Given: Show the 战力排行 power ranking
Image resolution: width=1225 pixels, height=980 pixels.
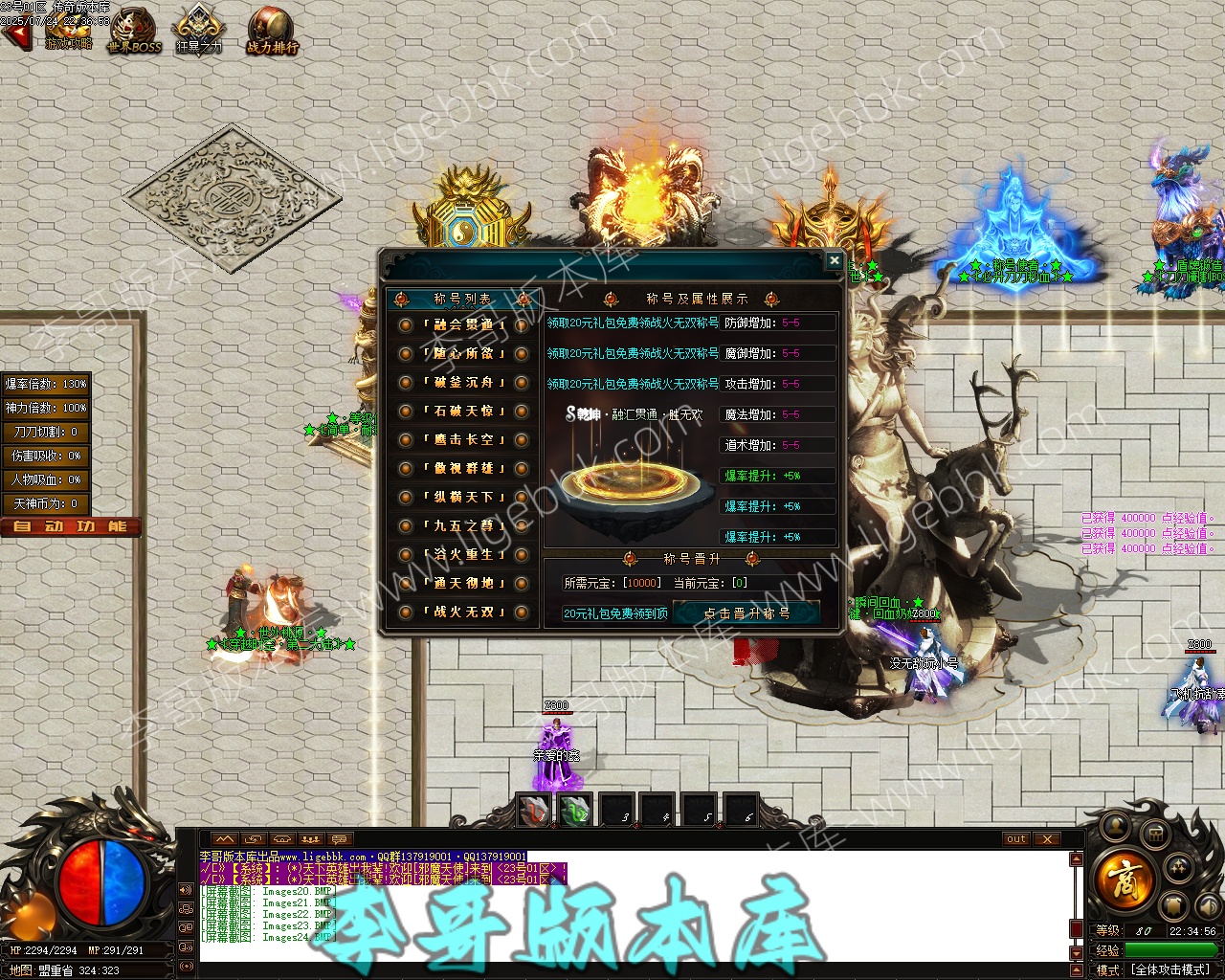Looking at the screenshot, I should (x=272, y=31).
